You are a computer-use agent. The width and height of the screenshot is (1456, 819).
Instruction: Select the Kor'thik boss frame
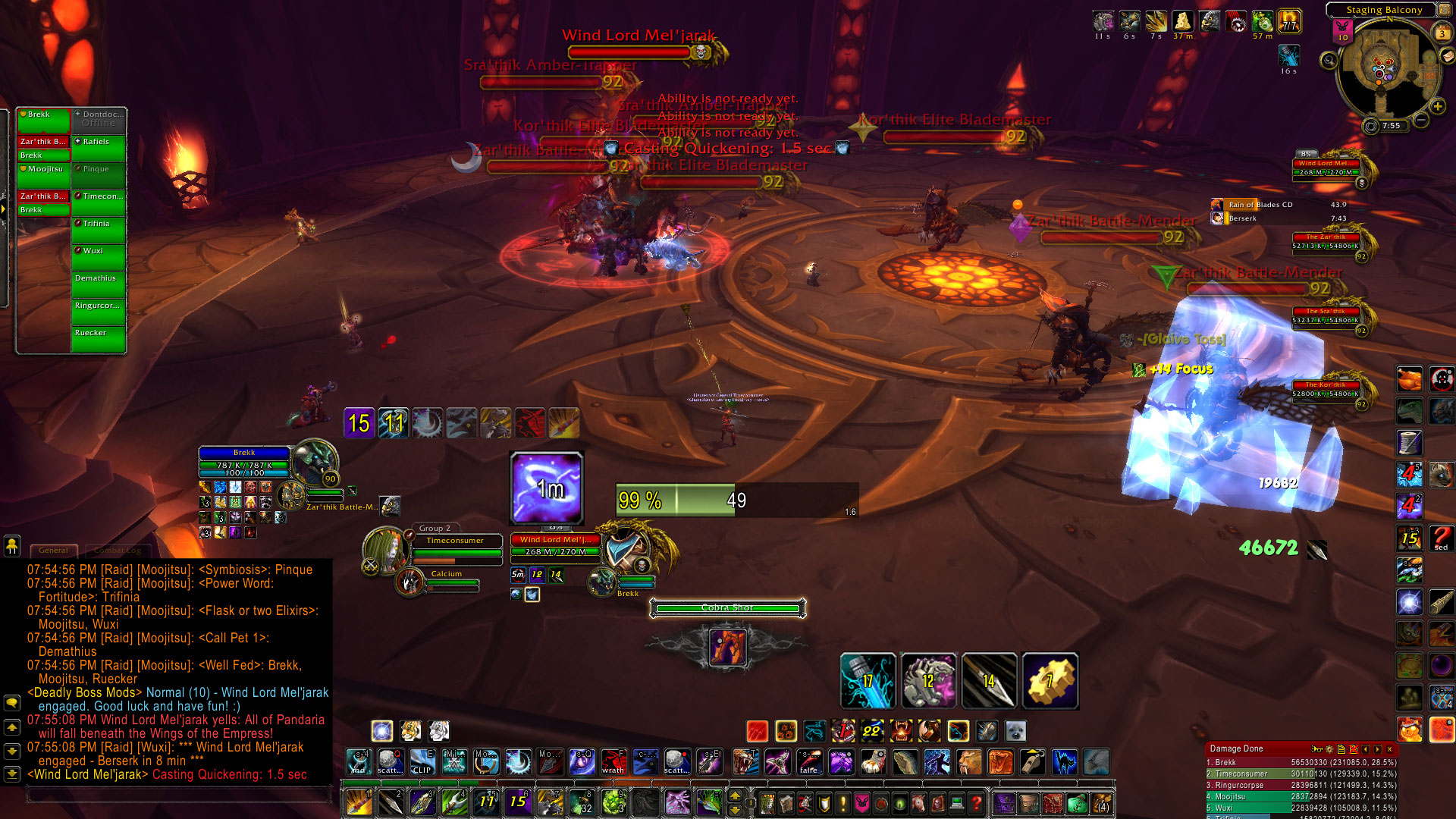(1326, 390)
